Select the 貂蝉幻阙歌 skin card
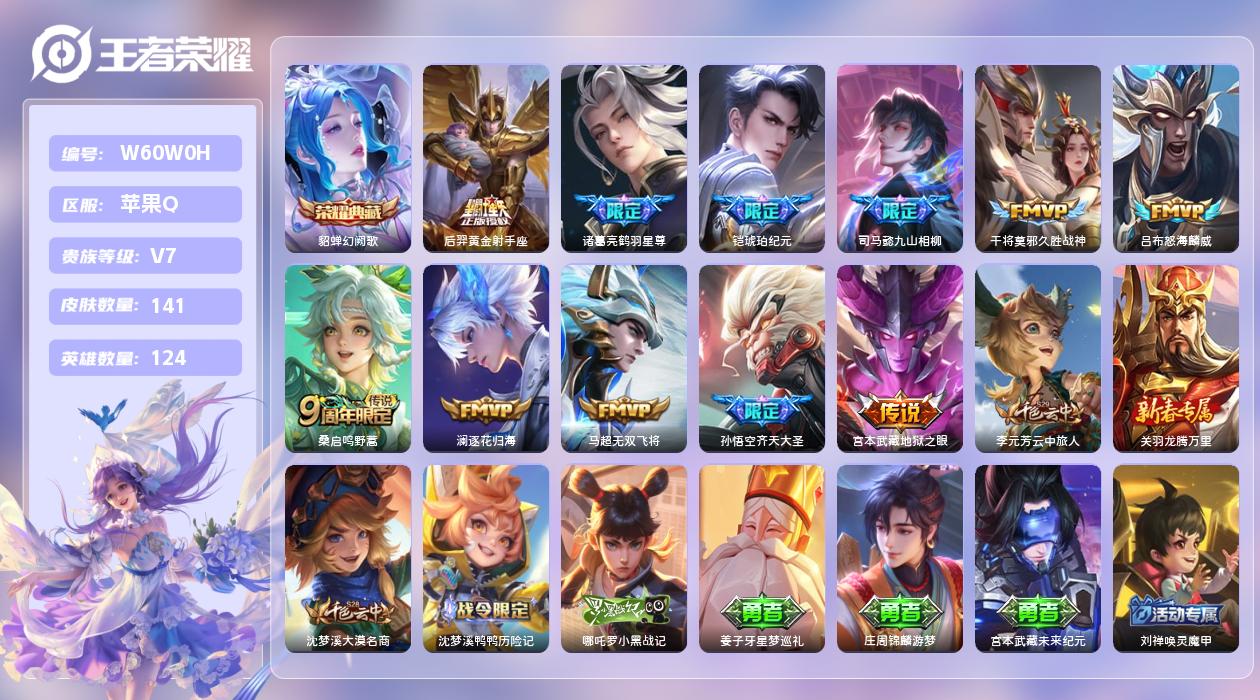The width and height of the screenshot is (1260, 700). coord(348,158)
